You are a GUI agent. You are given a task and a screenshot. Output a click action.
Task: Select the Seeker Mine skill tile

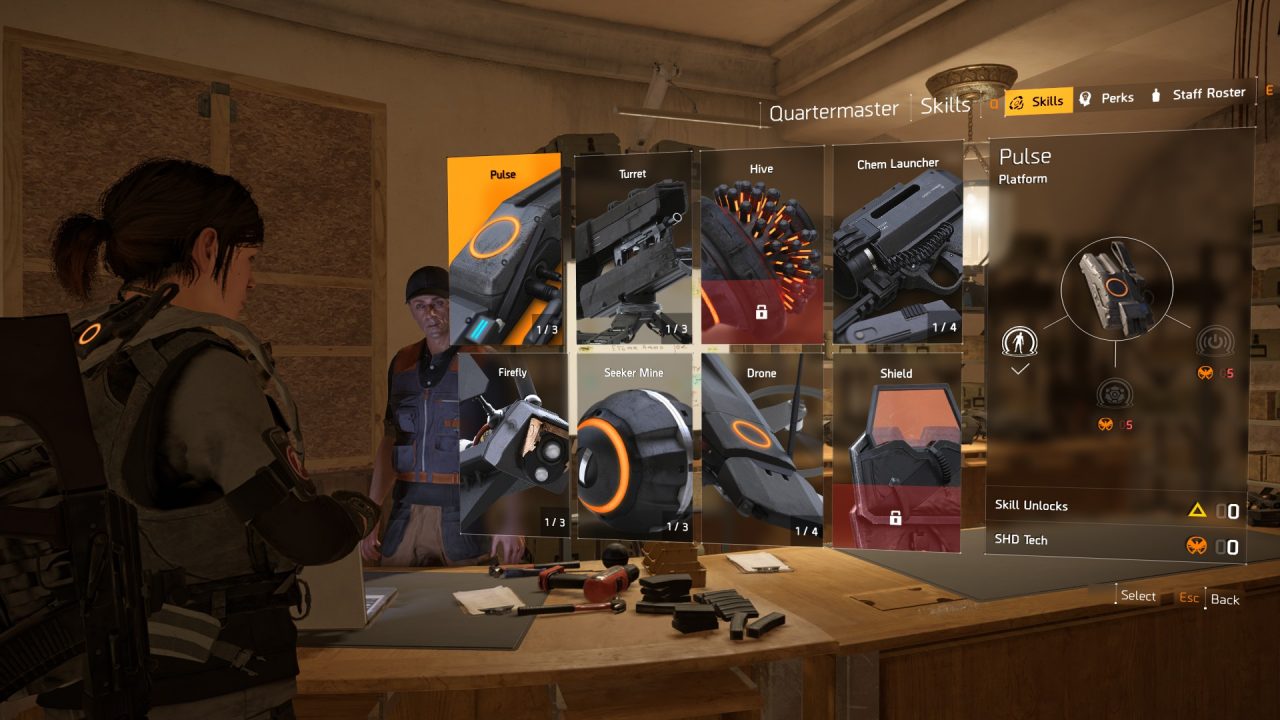633,447
